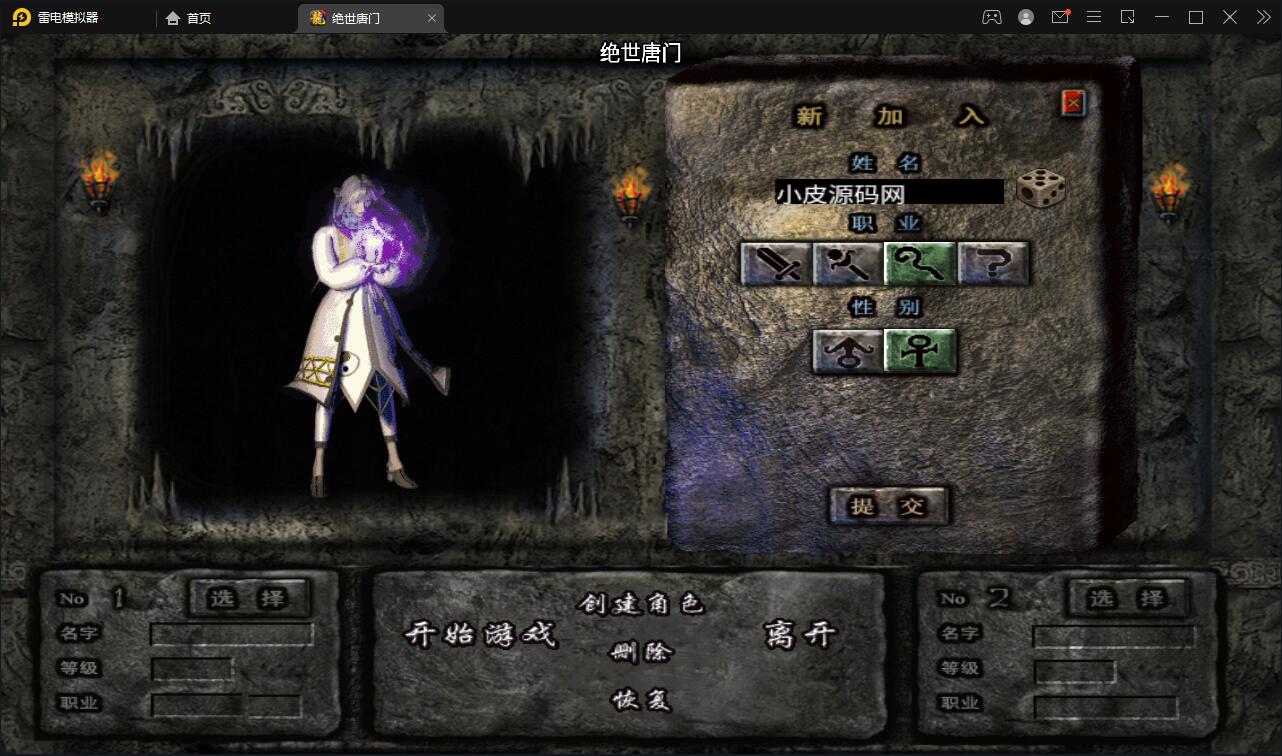This screenshot has height=756, width=1282.
Task: Click the character name input field
Action: pos(888,191)
